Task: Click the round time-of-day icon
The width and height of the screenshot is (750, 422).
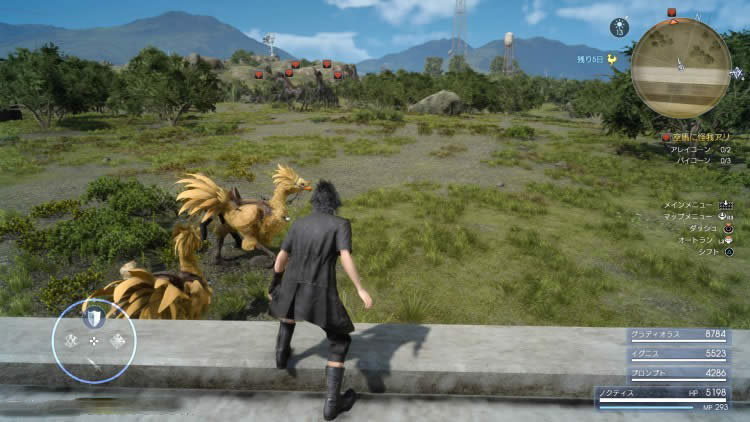Action: tap(619, 26)
